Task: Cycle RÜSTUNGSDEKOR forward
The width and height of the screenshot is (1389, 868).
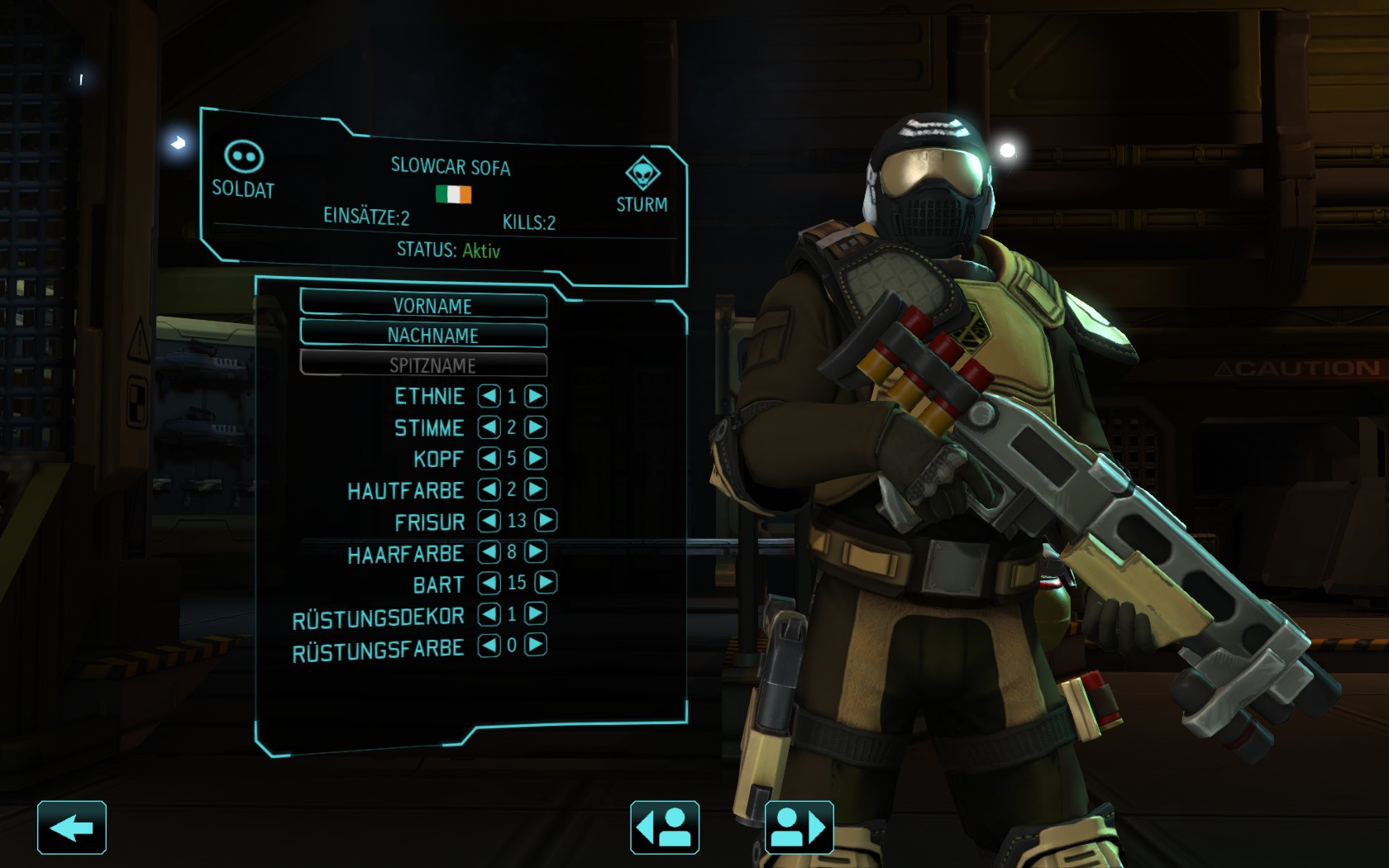Action: (536, 613)
